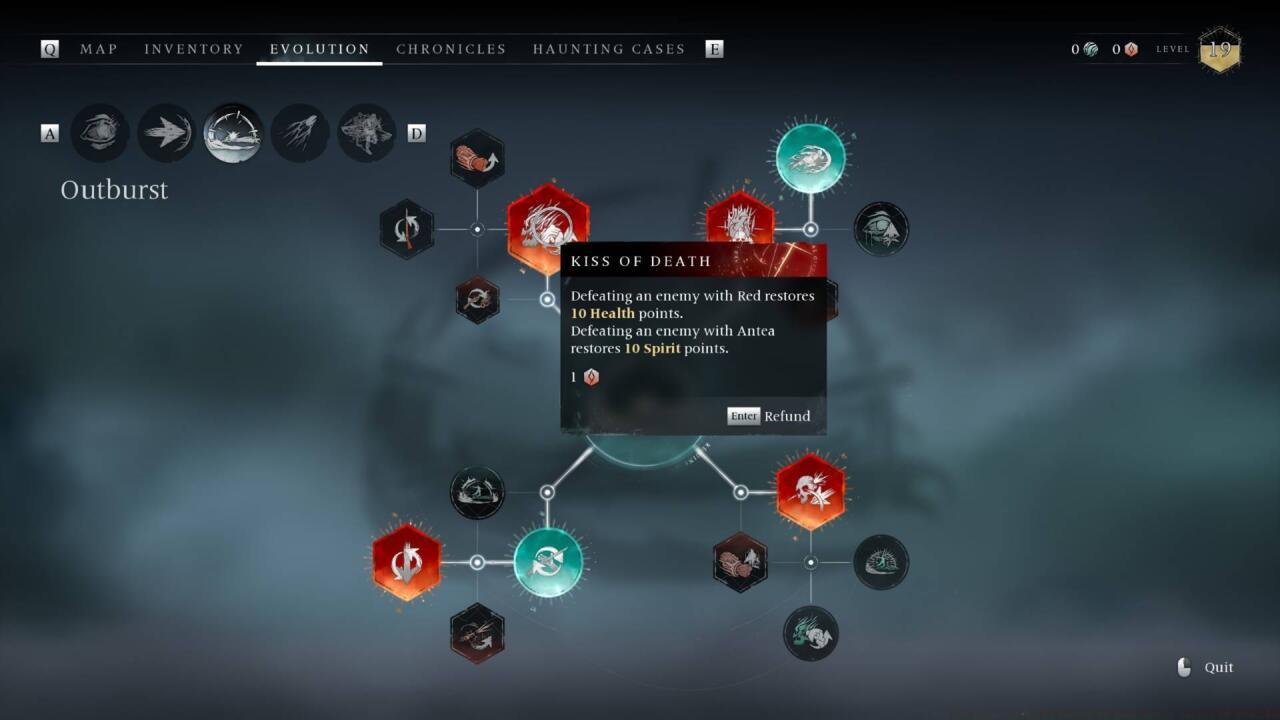Select the arrow skill tree category
The width and height of the screenshot is (1280, 720).
(166, 133)
